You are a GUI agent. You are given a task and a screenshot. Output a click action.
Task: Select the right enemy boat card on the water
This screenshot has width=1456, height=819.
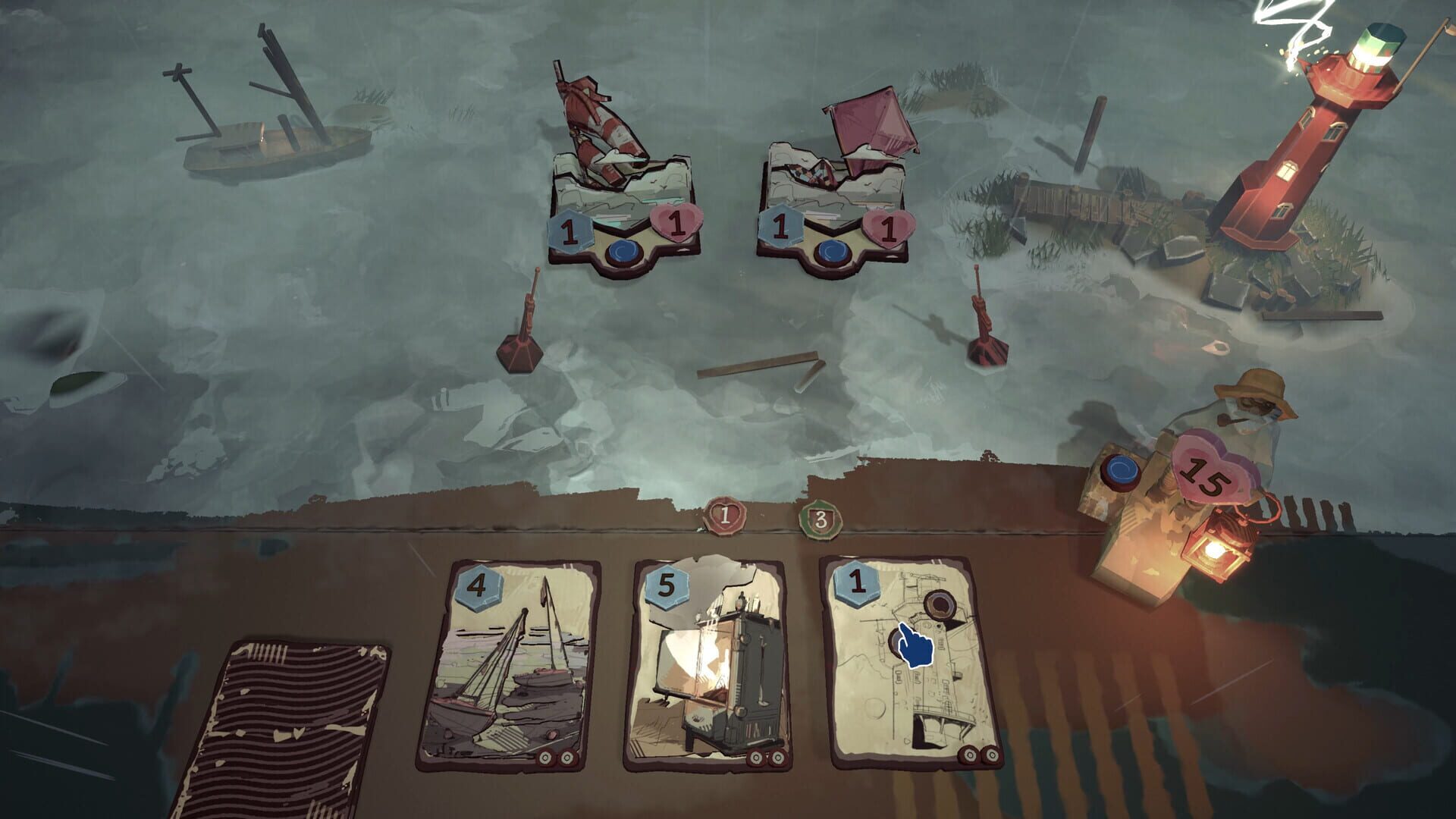pyautogui.click(x=832, y=197)
